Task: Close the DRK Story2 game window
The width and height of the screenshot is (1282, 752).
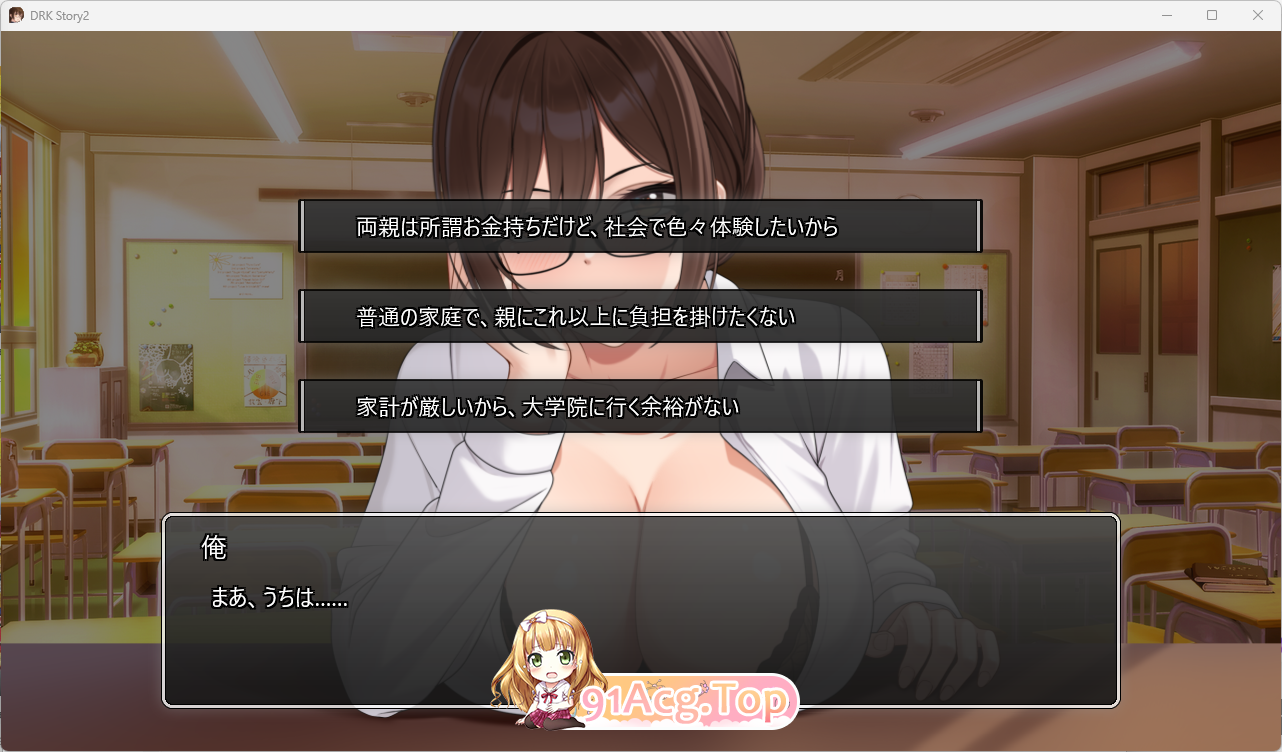Action: [x=1258, y=15]
